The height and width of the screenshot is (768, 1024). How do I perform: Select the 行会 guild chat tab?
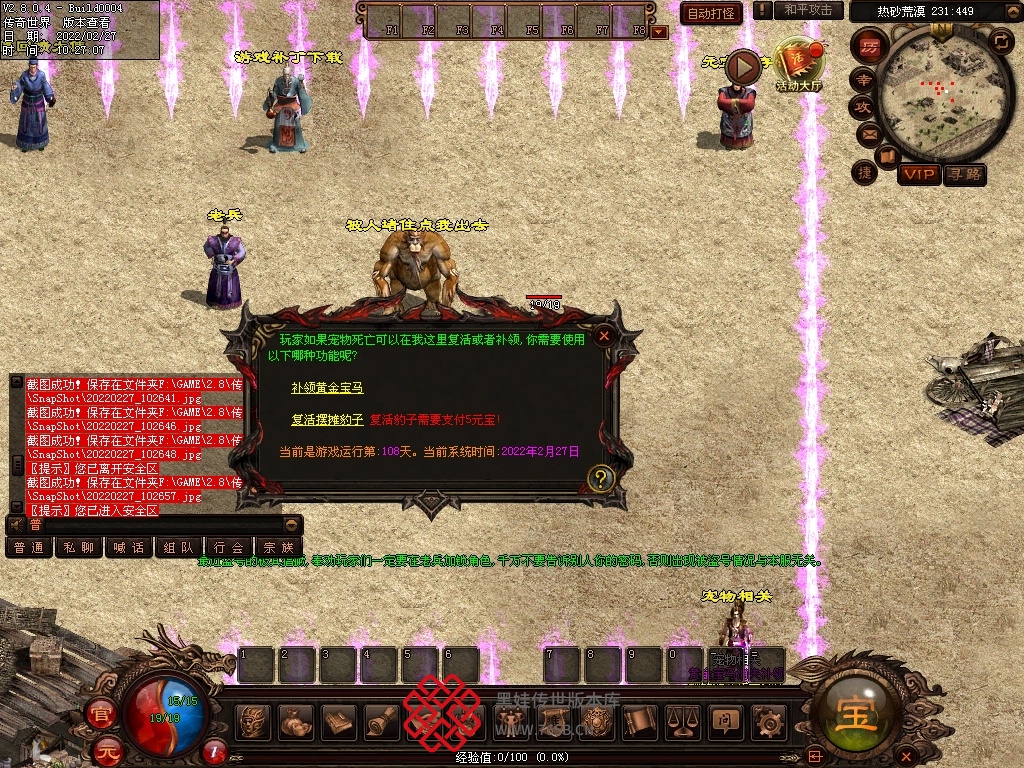(x=229, y=548)
